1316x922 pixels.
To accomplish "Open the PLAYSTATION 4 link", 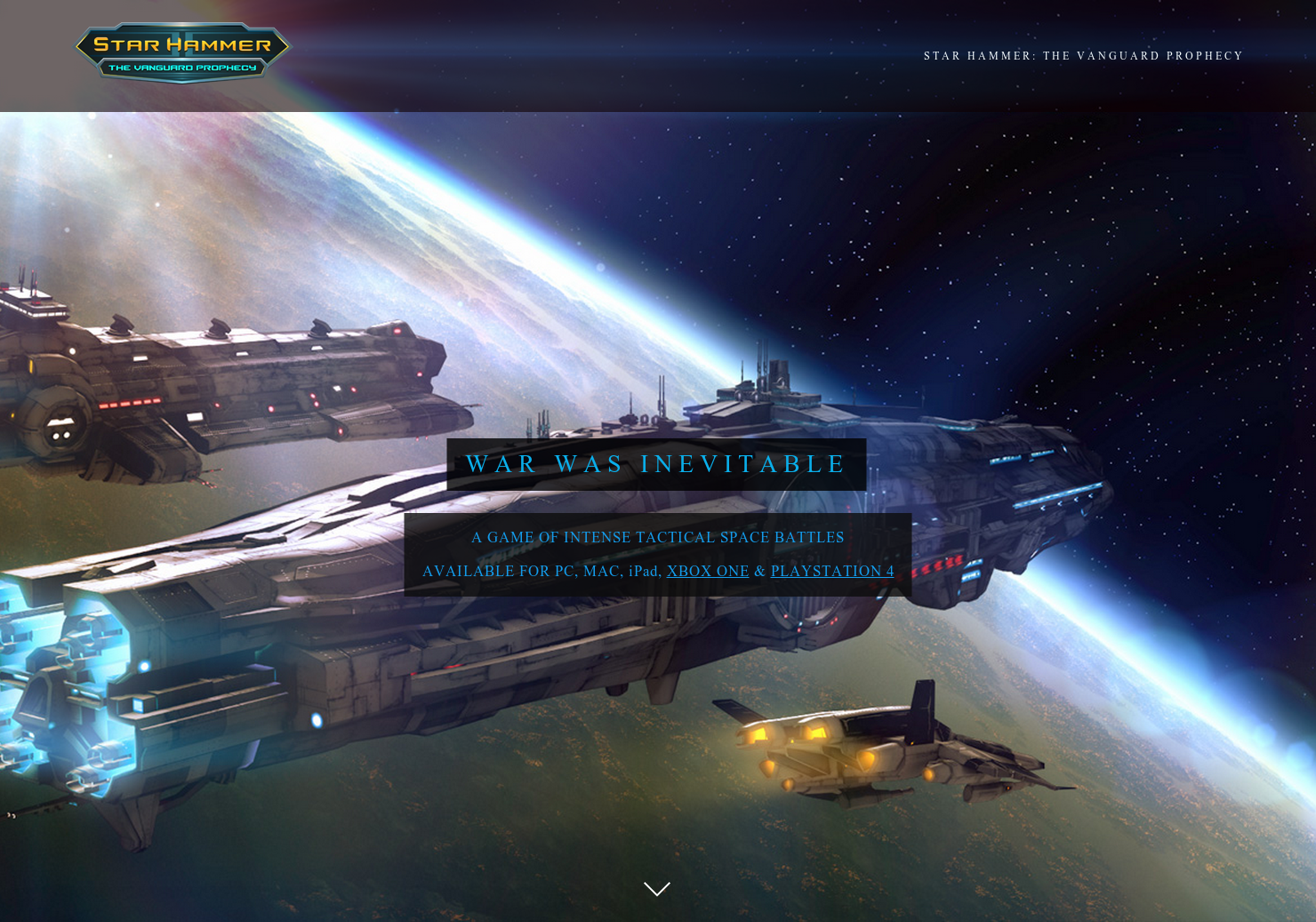I will (x=831, y=571).
